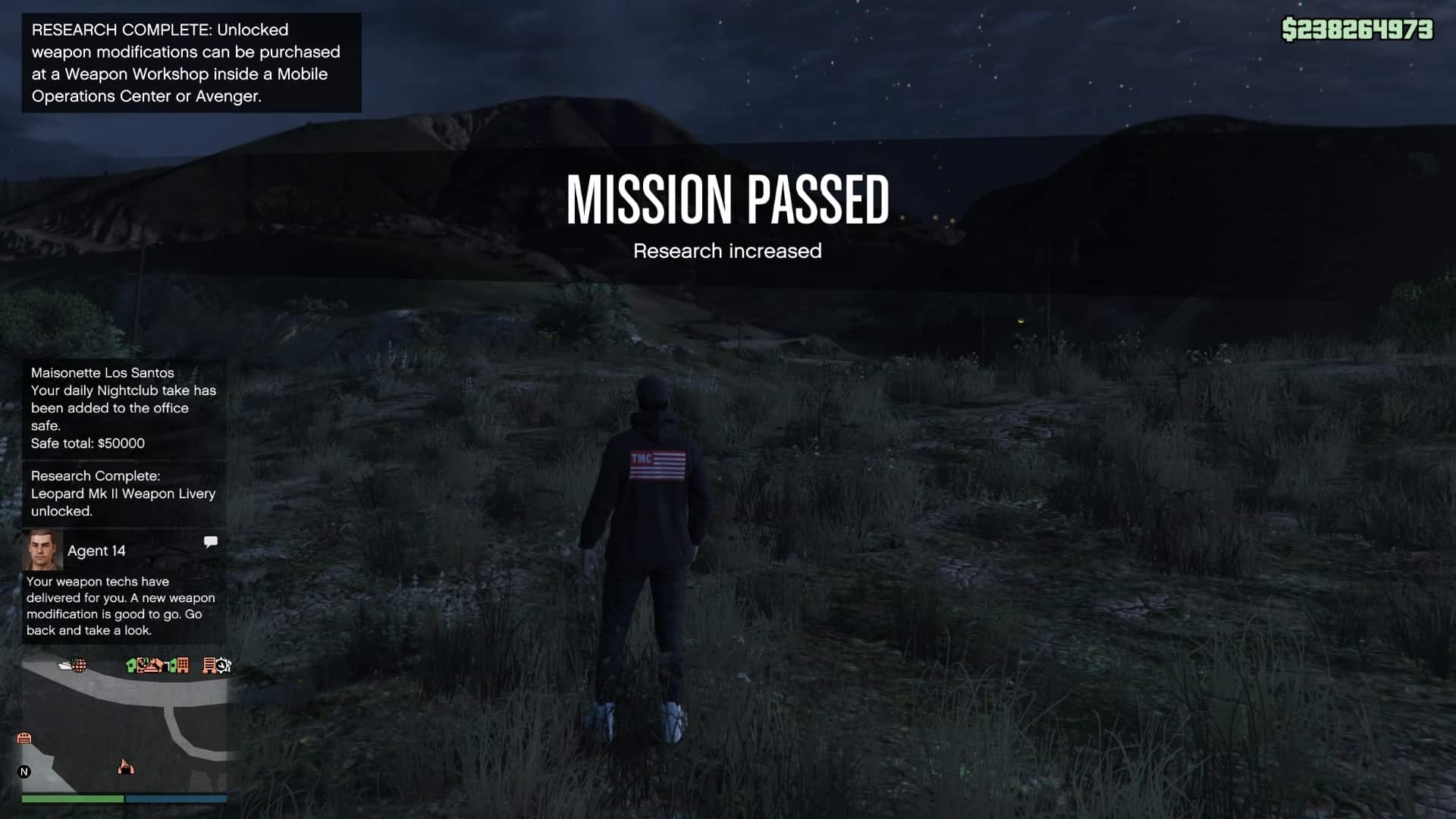
Task: Click Agent 14's portrait thumbnail
Action: click(x=42, y=550)
